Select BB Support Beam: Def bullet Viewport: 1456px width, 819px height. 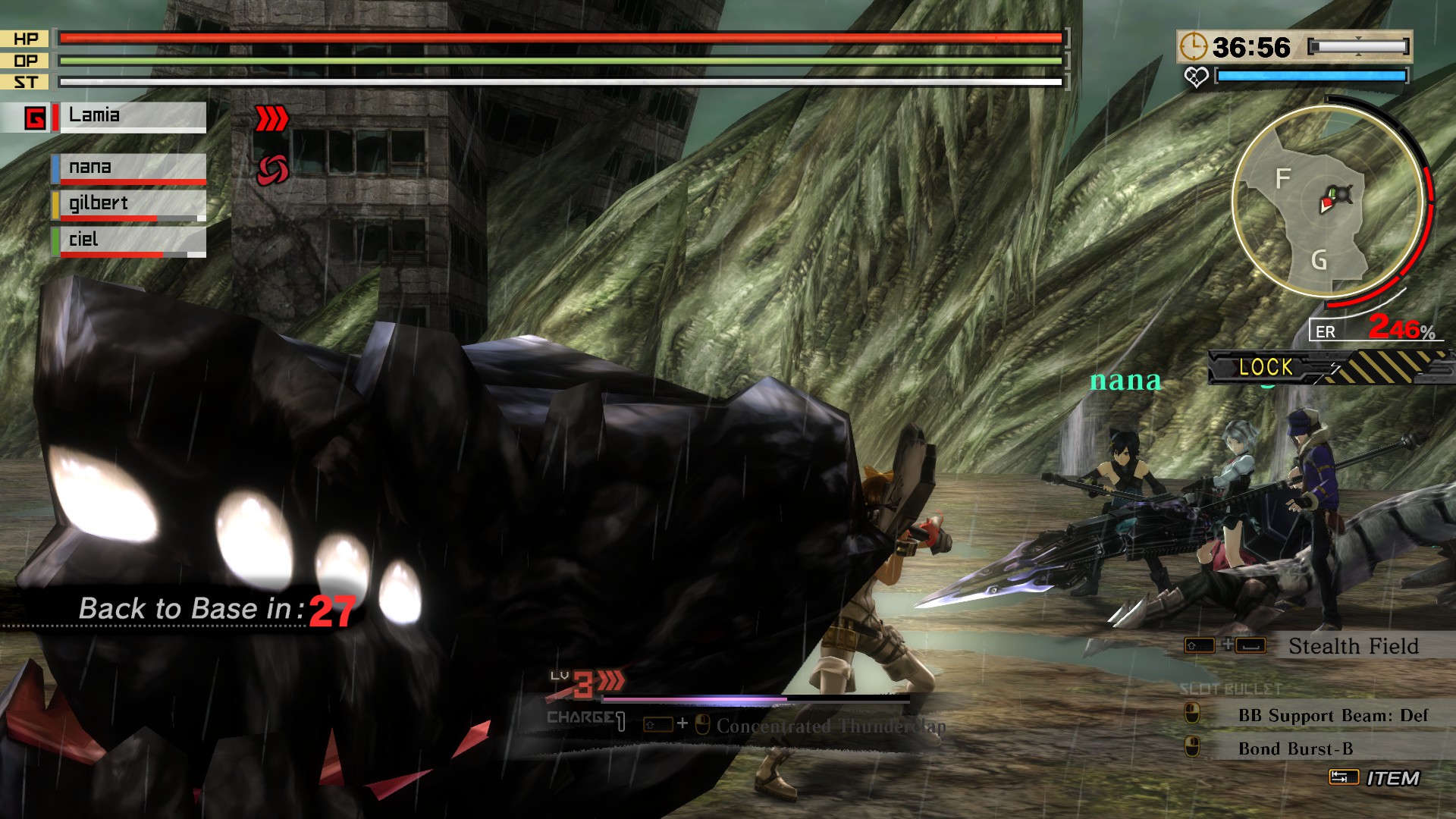pos(1332,715)
